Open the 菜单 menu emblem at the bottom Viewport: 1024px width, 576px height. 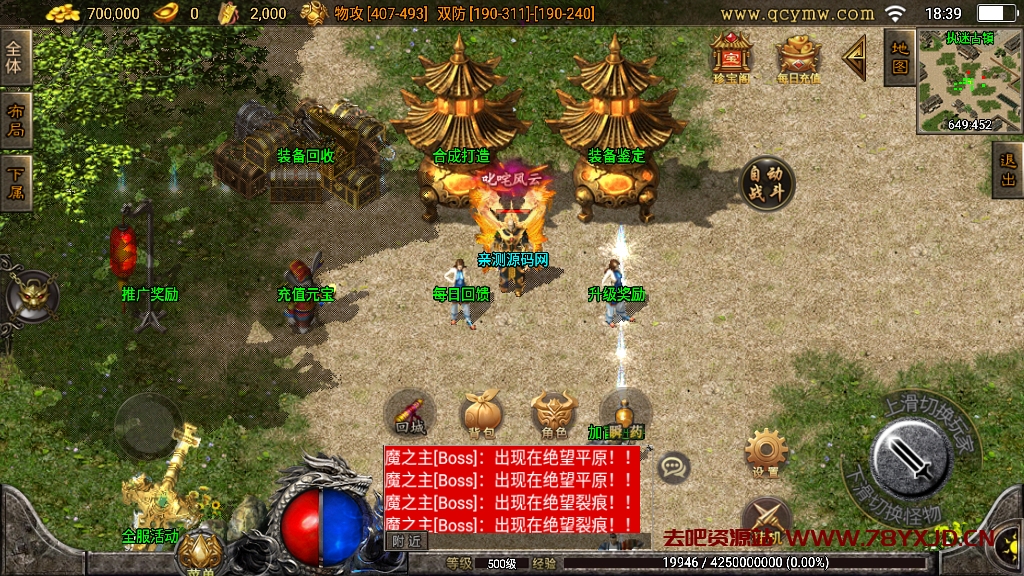click(x=201, y=550)
